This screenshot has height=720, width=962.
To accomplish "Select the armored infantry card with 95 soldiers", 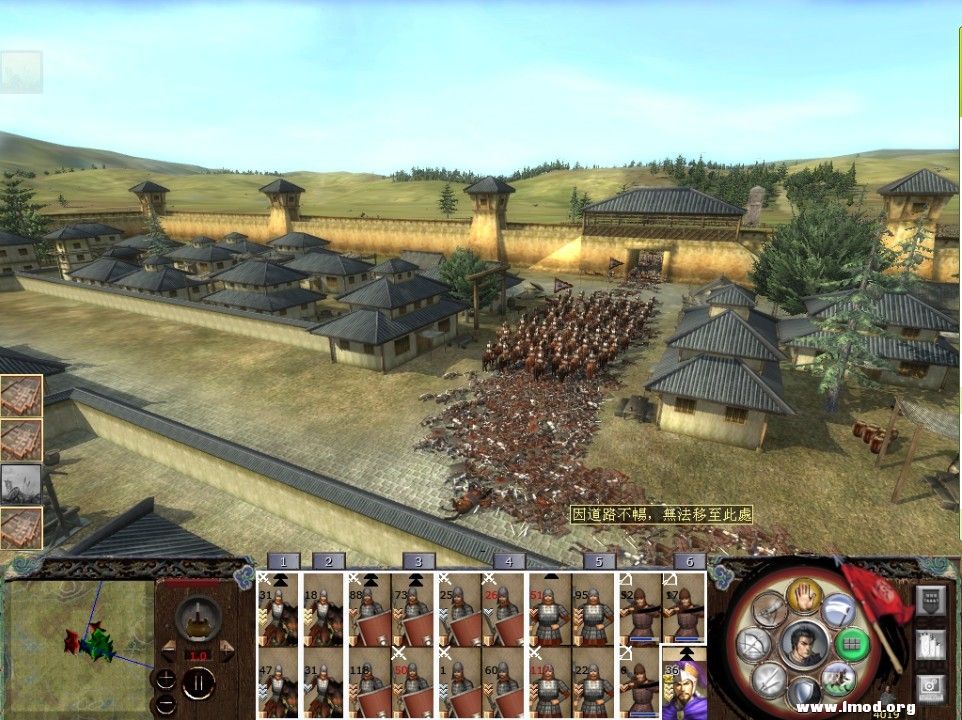I will pyautogui.click(x=594, y=609).
